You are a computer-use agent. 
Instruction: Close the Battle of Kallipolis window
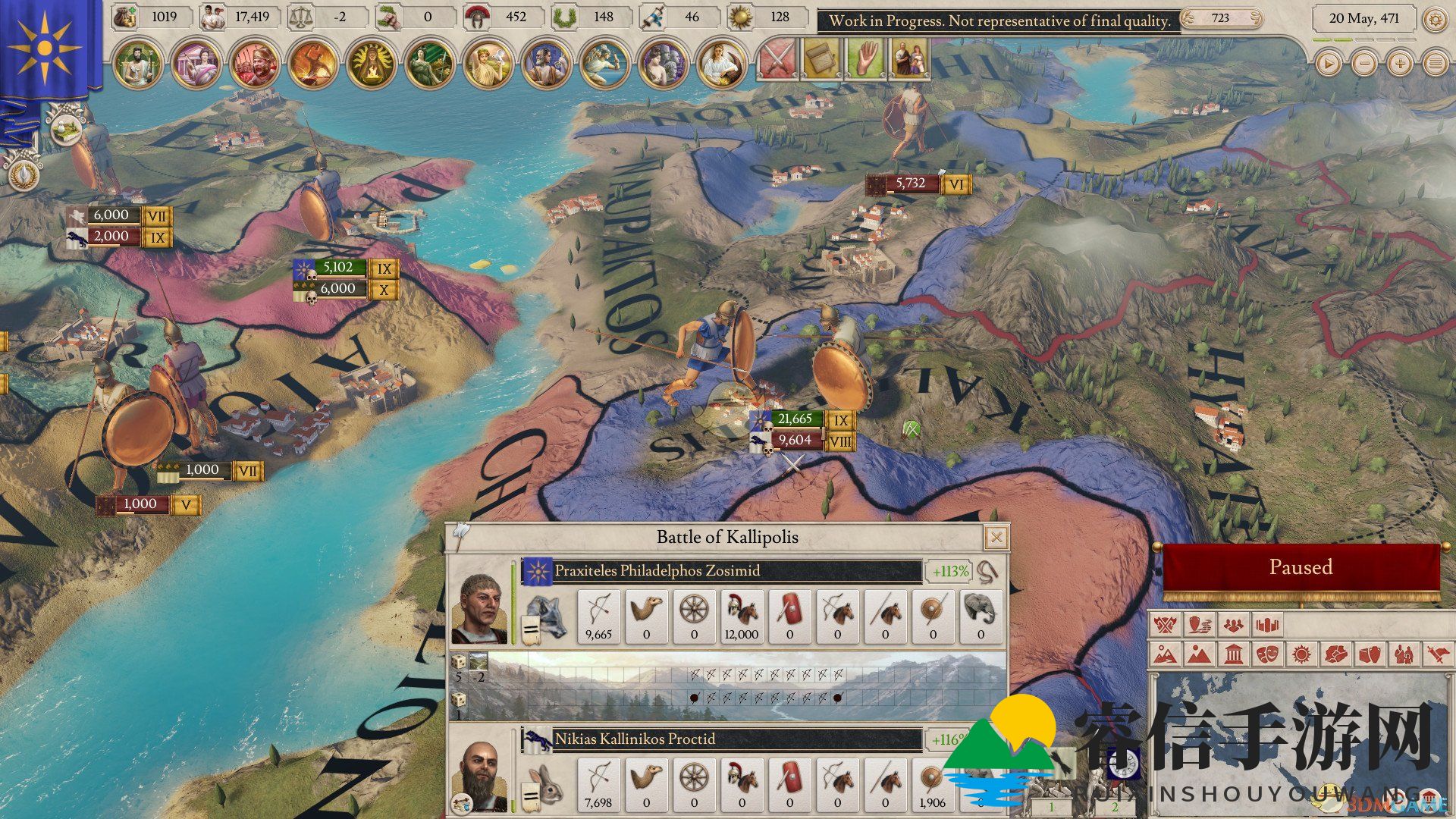click(x=996, y=538)
